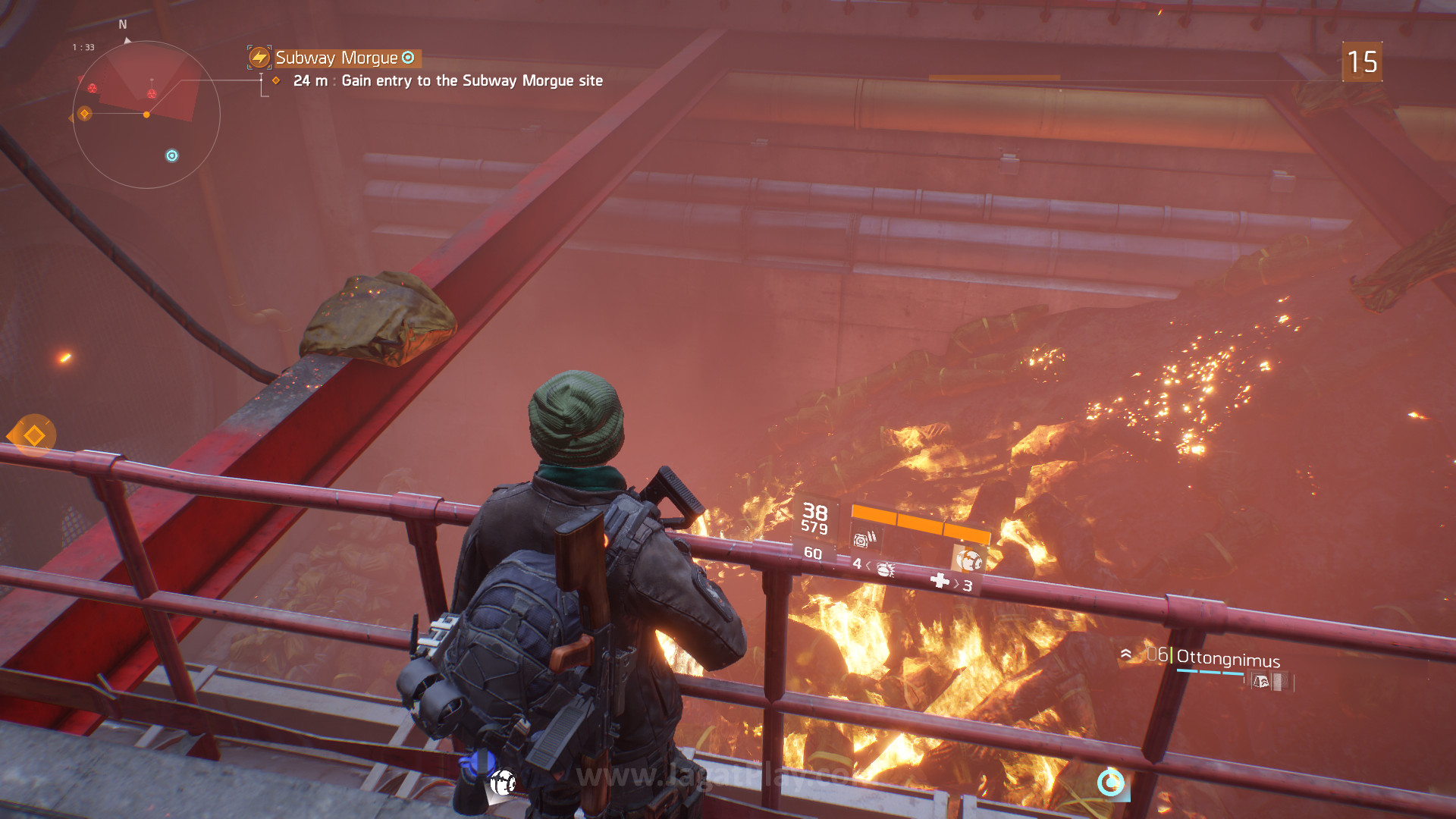Select the cyan ring marker on minimap
The image size is (1456, 819).
click(x=172, y=155)
